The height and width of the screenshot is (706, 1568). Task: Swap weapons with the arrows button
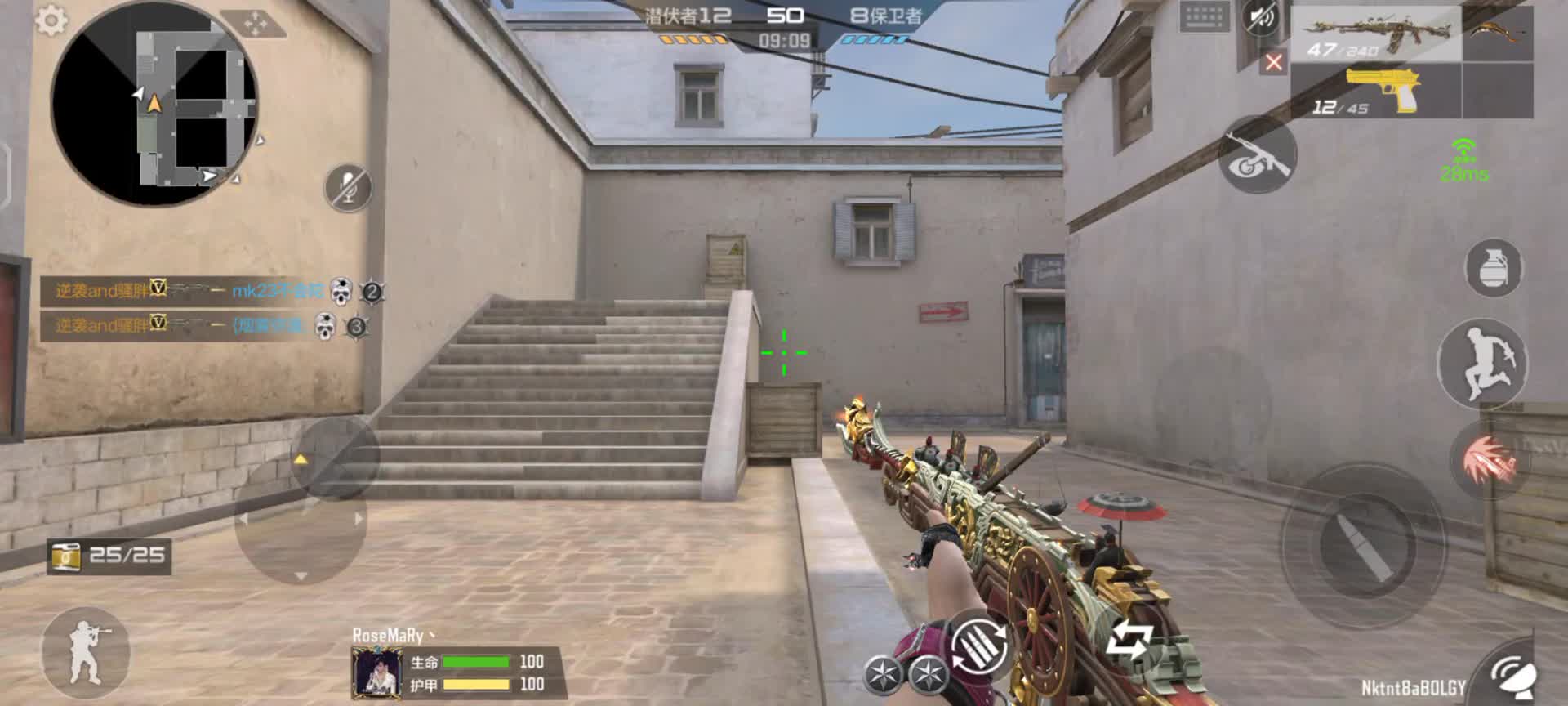click(x=1129, y=640)
